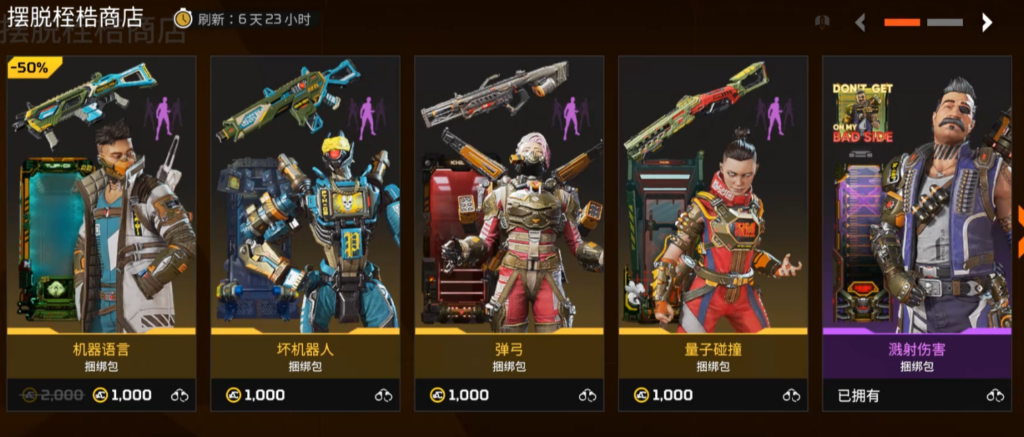Go to the next shop page arrow

987,22
